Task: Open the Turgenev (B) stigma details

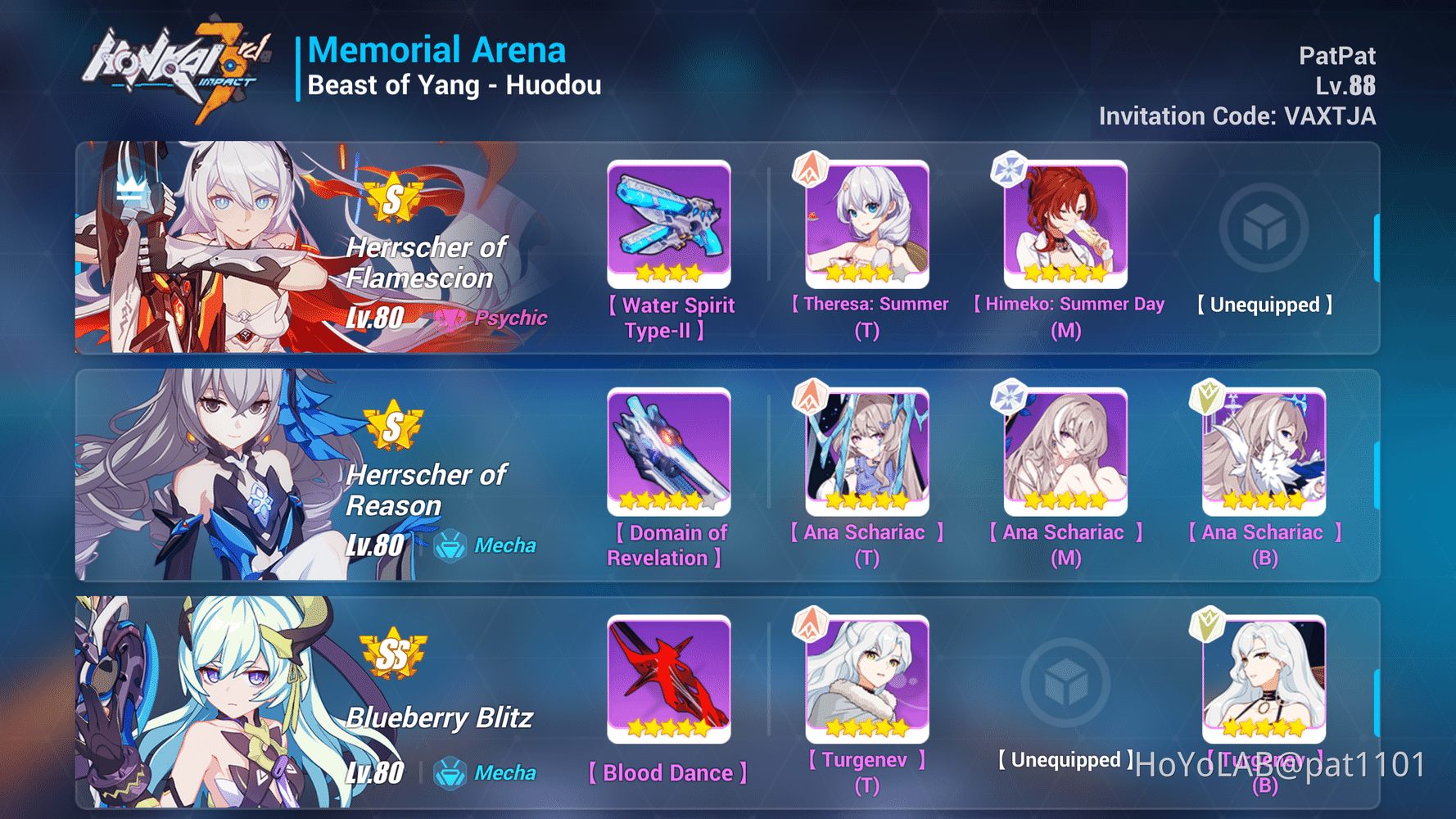Action: pos(1263,680)
